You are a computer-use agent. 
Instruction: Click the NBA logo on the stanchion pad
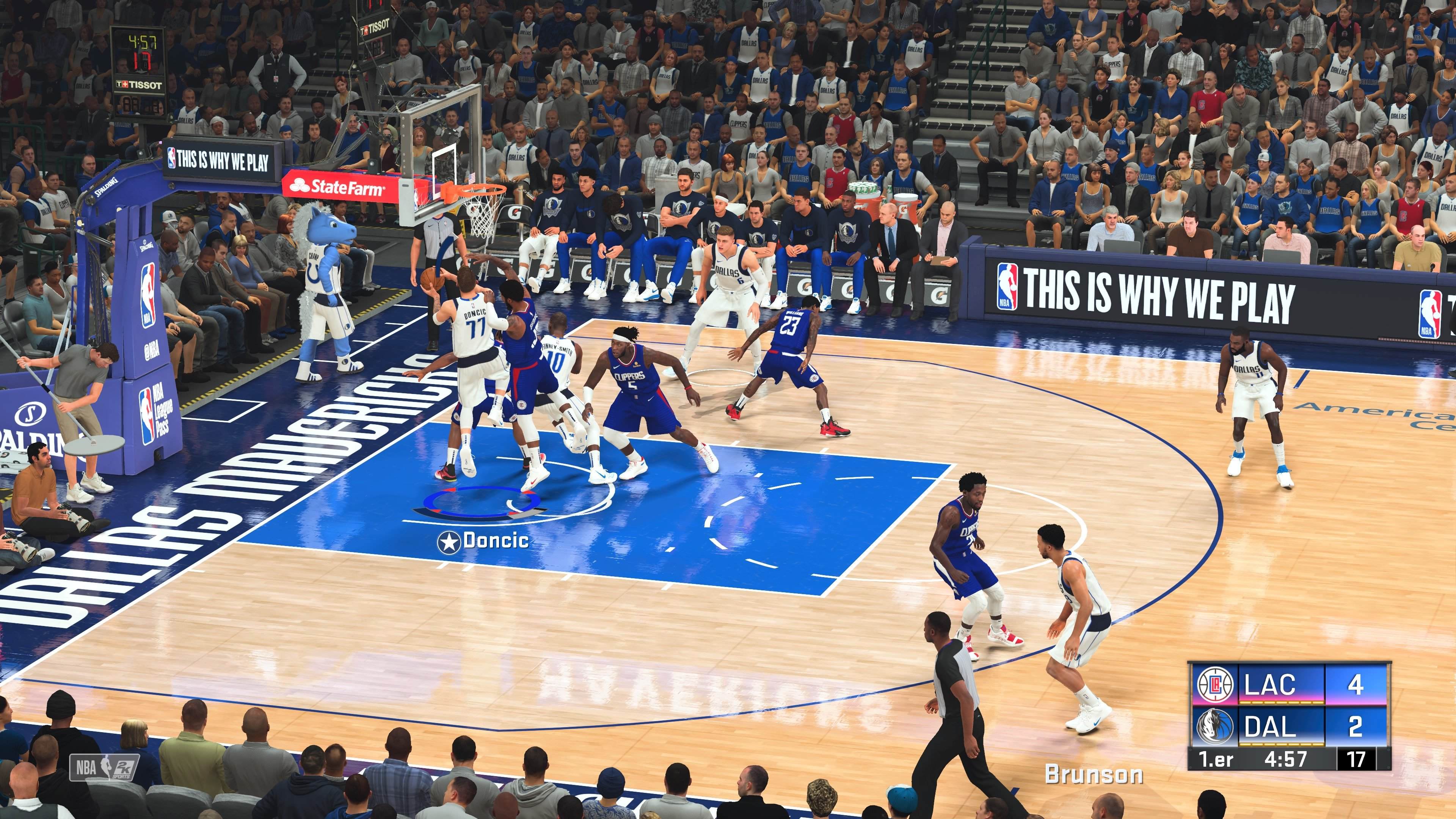[x=148, y=295]
